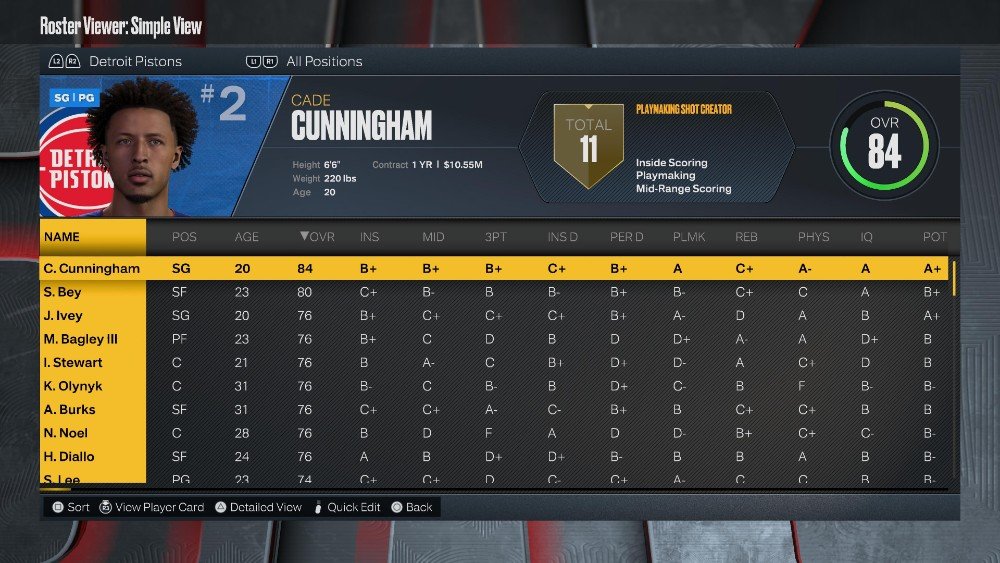This screenshot has width=1000, height=563.
Task: Select J. Ivey's player row
Action: (63, 316)
